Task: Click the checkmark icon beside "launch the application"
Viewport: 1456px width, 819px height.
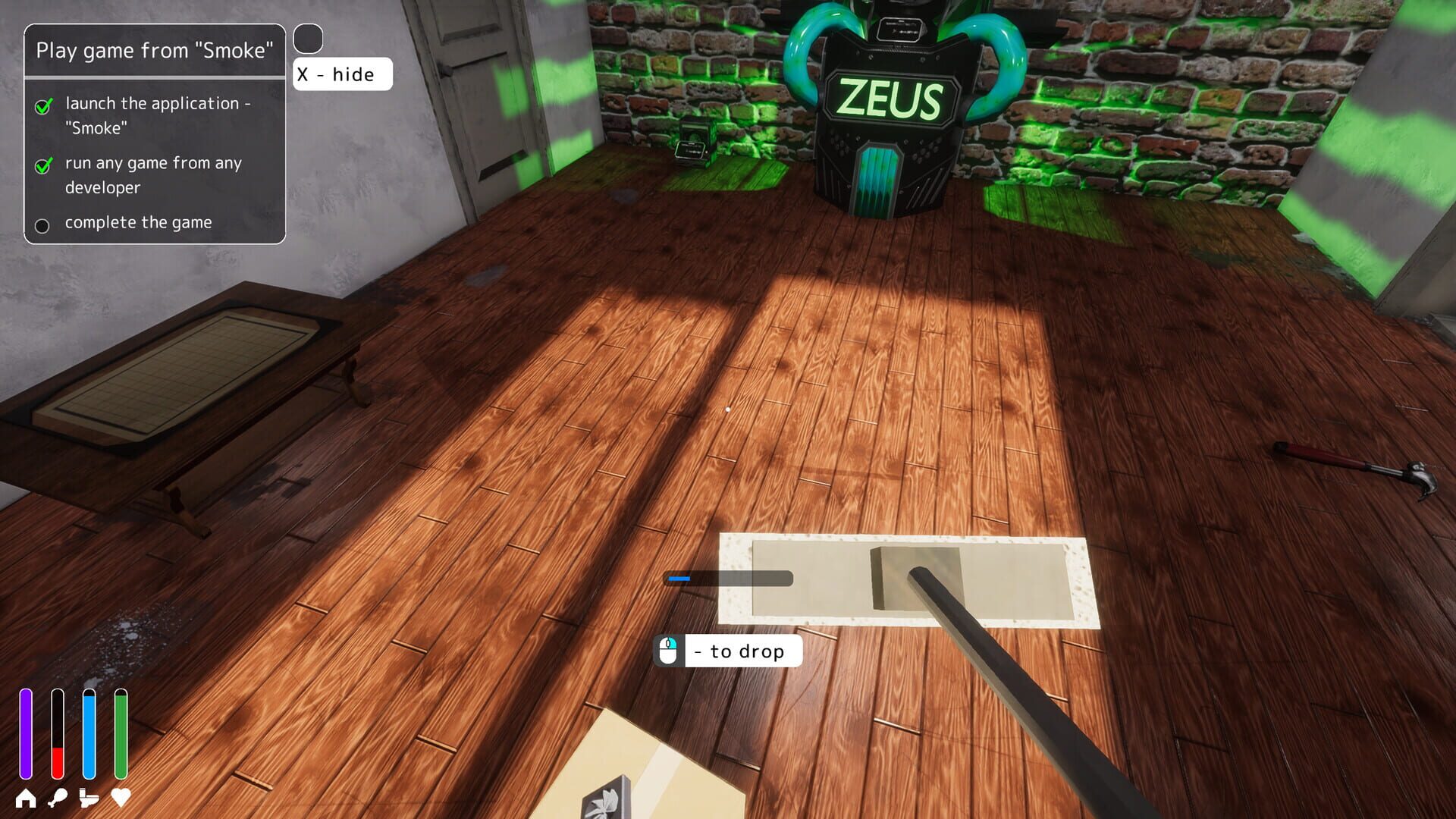Action: (x=43, y=103)
